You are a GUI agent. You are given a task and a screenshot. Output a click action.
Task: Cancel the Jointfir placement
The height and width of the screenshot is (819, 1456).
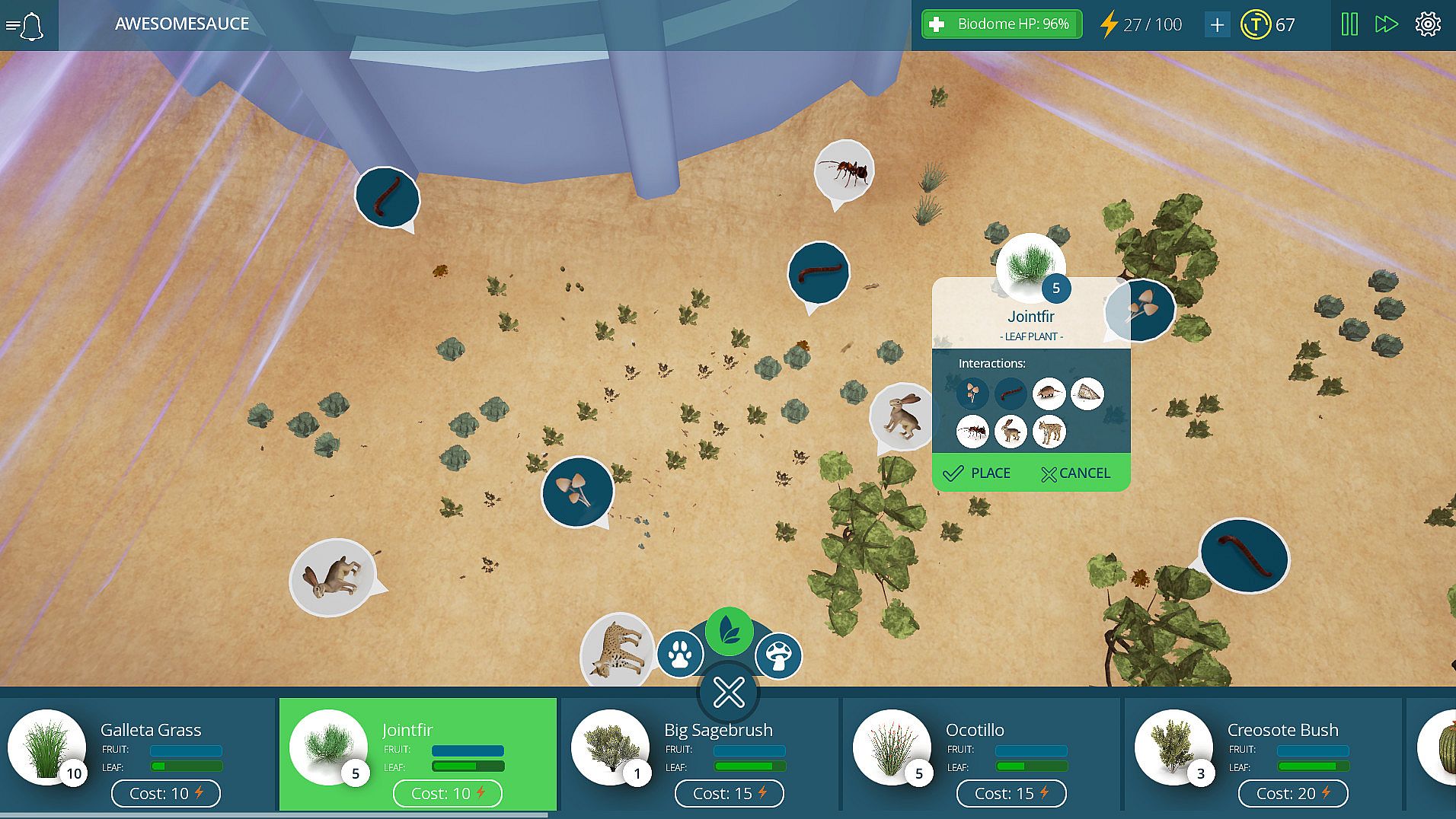[1075, 473]
